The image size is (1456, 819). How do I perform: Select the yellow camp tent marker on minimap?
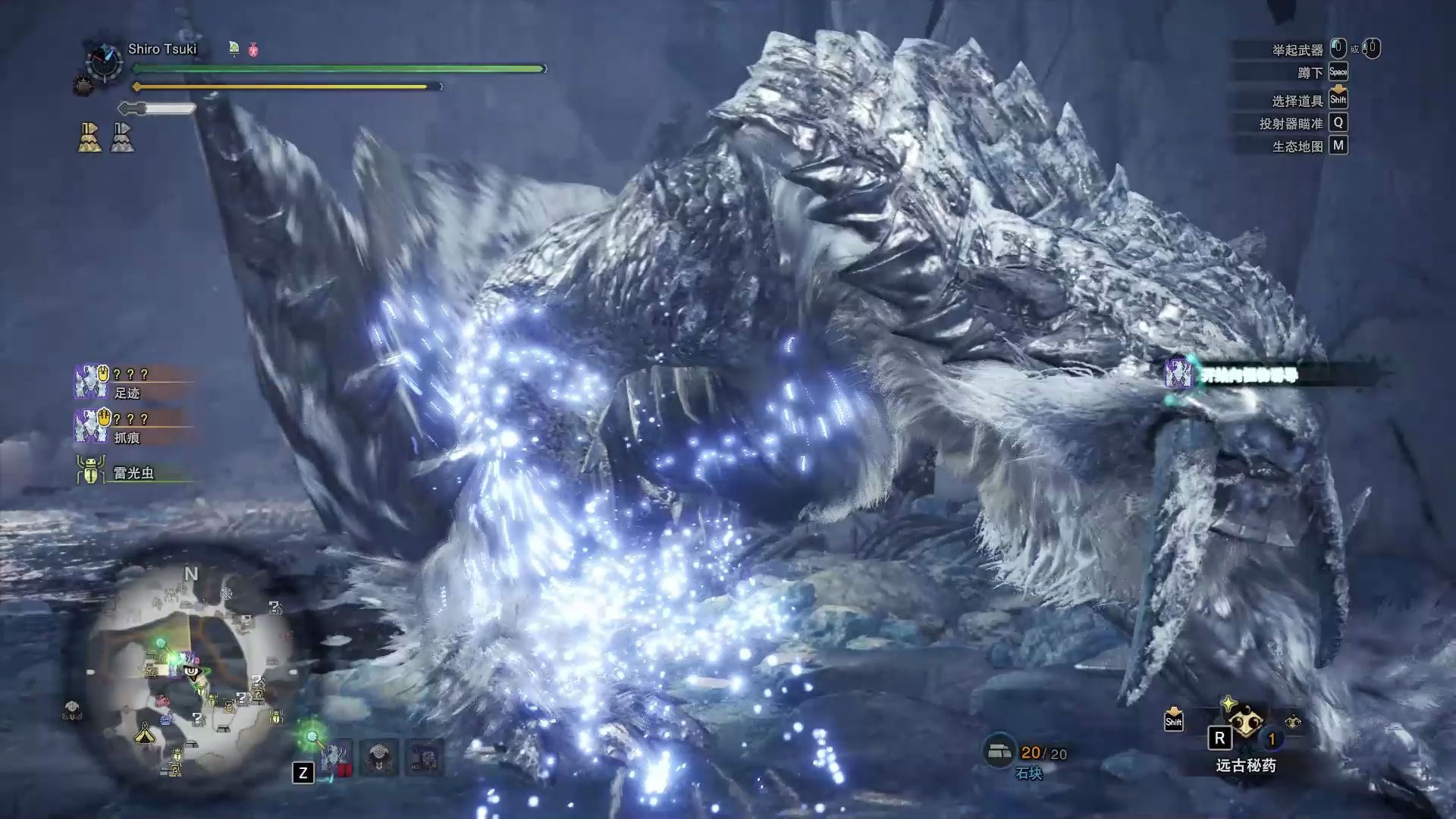(x=144, y=733)
